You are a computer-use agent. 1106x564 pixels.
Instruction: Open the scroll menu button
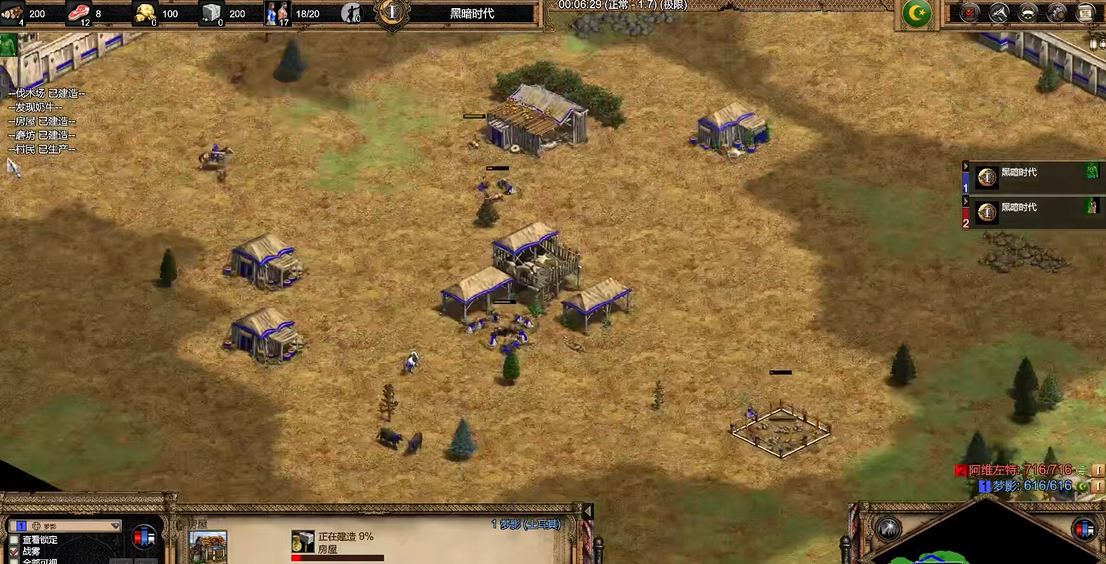click(x=1085, y=13)
